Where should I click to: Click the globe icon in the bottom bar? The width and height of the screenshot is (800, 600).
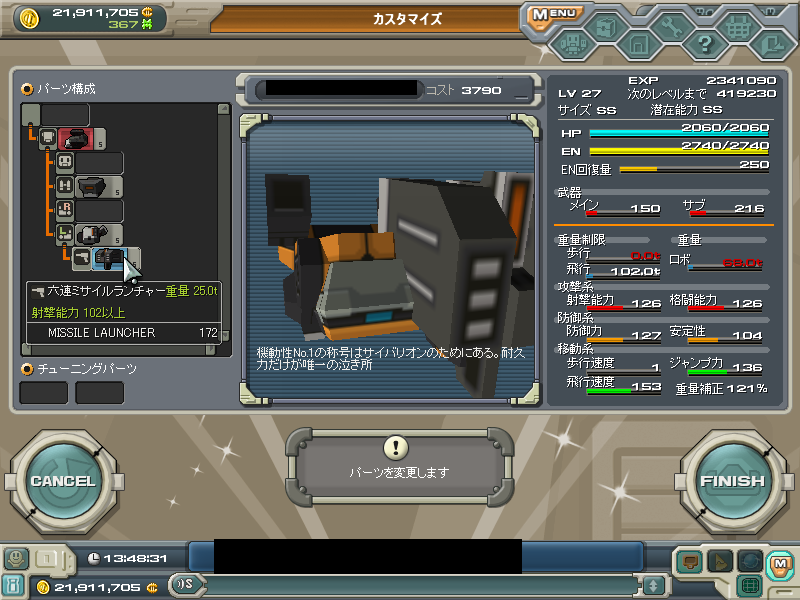tap(750, 562)
